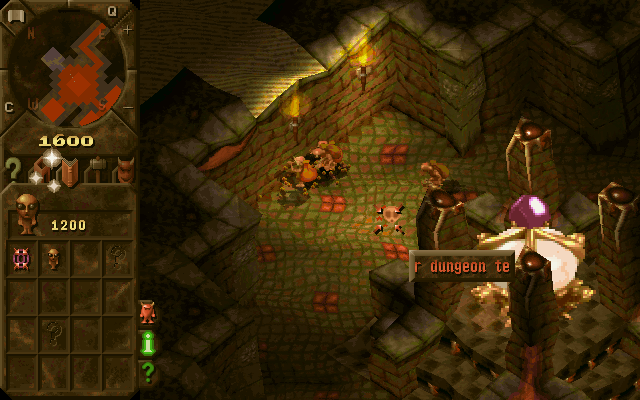Click the red imp event notification
640x400 pixels.
147,311
